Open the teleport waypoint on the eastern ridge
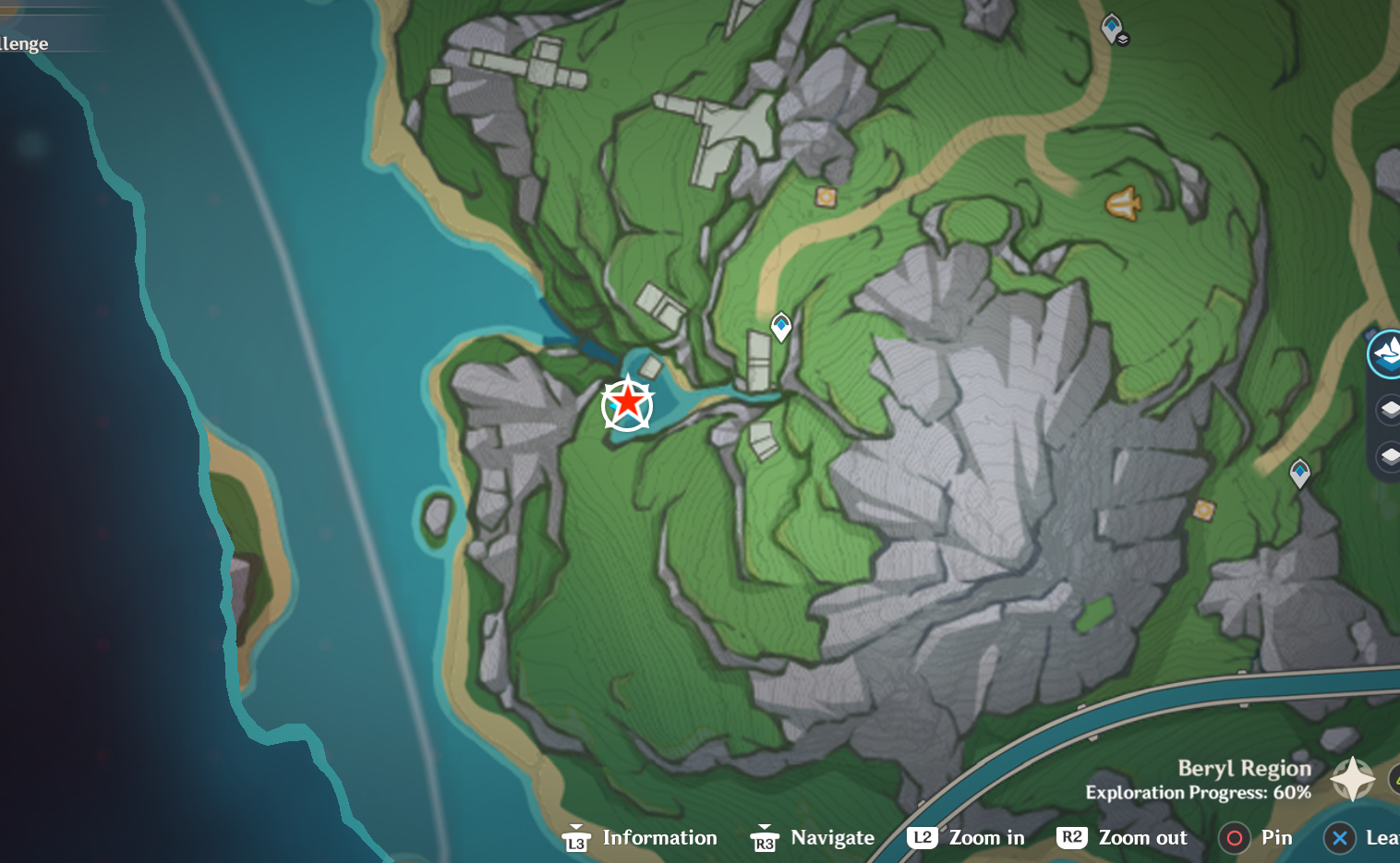This screenshot has height=863, width=1400. pyautogui.click(x=1301, y=473)
